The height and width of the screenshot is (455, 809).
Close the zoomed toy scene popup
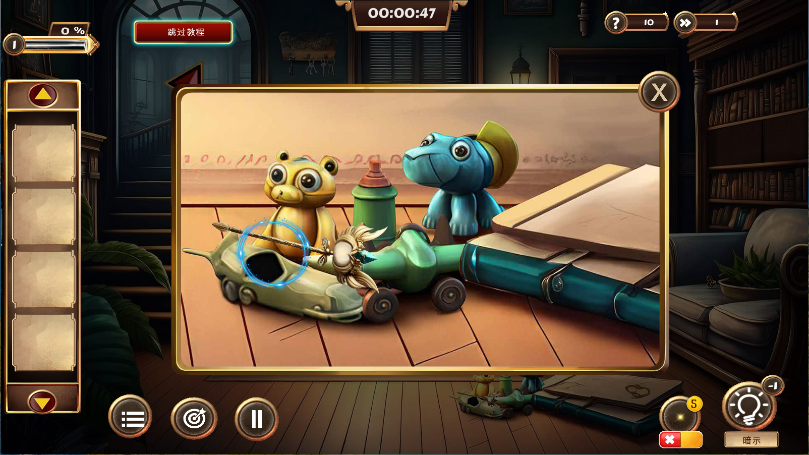click(659, 92)
